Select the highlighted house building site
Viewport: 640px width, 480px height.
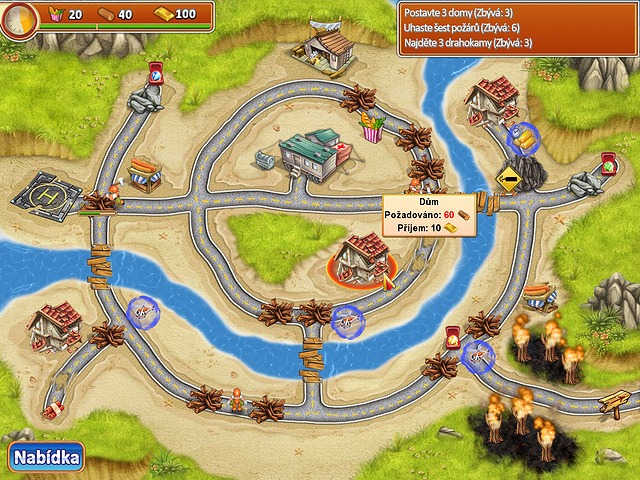coord(364,258)
